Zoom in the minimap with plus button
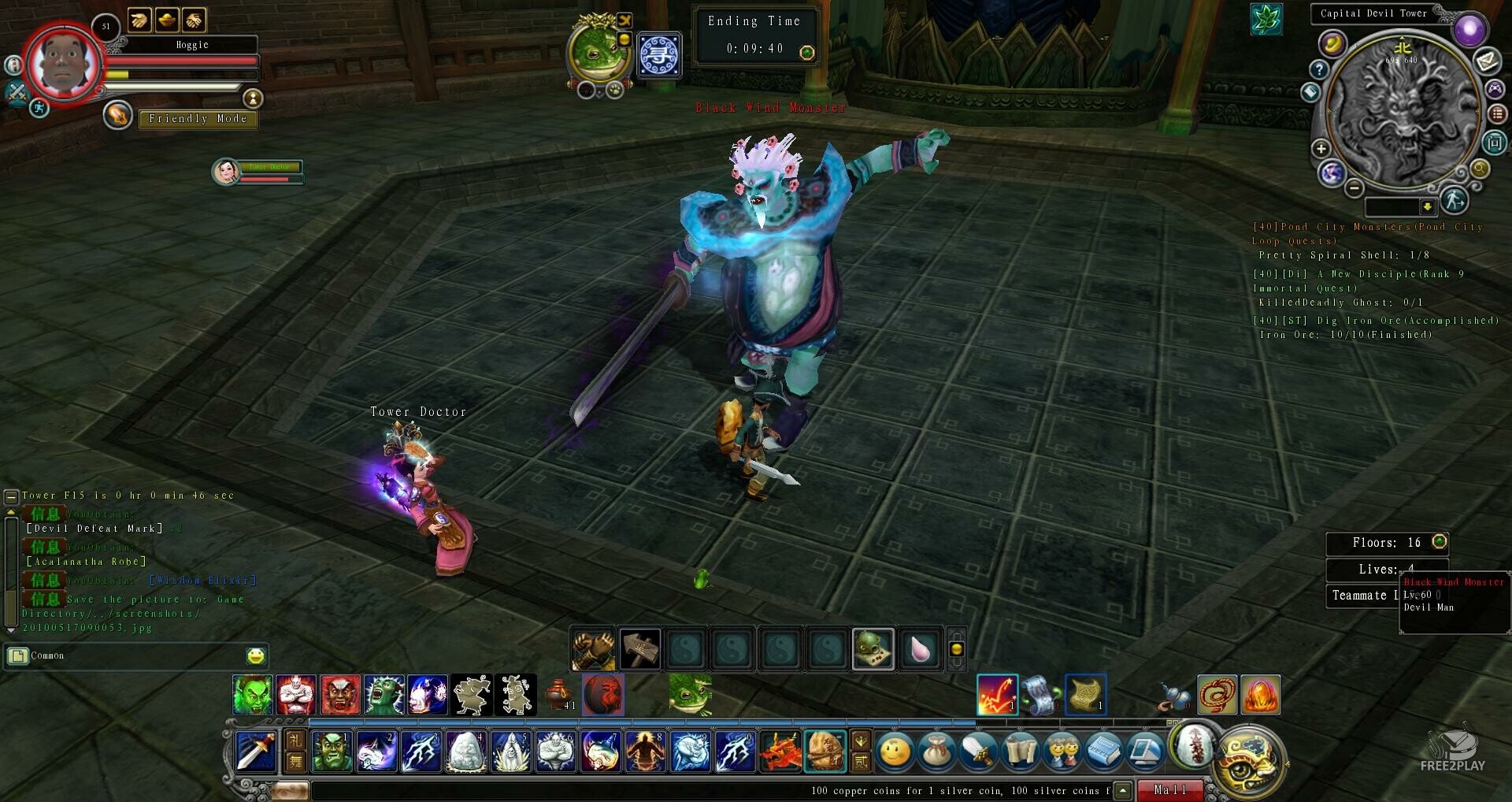Viewport: 1512px width, 802px height. (x=1321, y=148)
